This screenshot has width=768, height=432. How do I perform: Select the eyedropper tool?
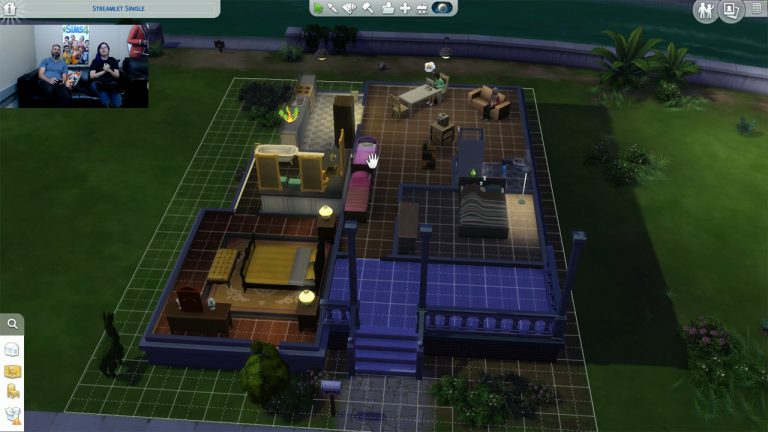[333, 8]
